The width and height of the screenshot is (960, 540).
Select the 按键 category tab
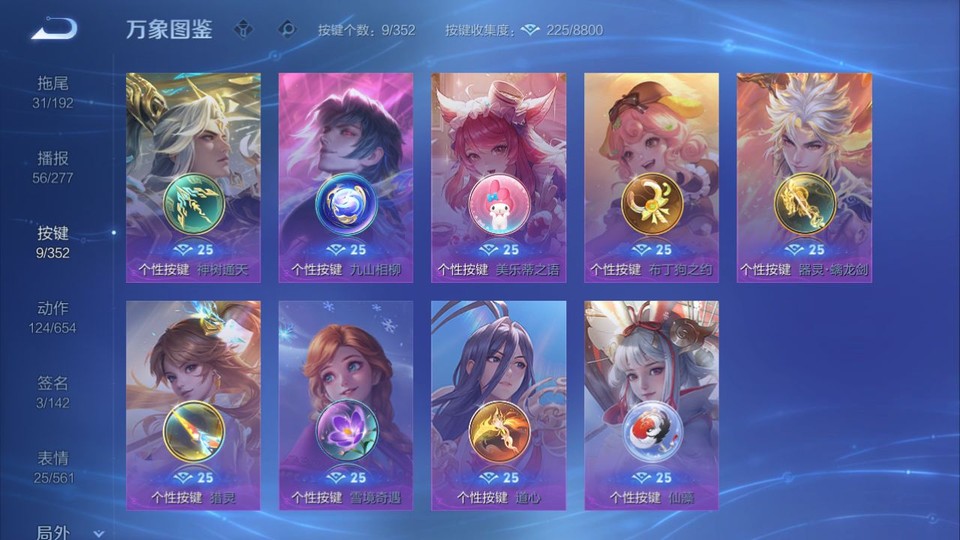click(53, 242)
